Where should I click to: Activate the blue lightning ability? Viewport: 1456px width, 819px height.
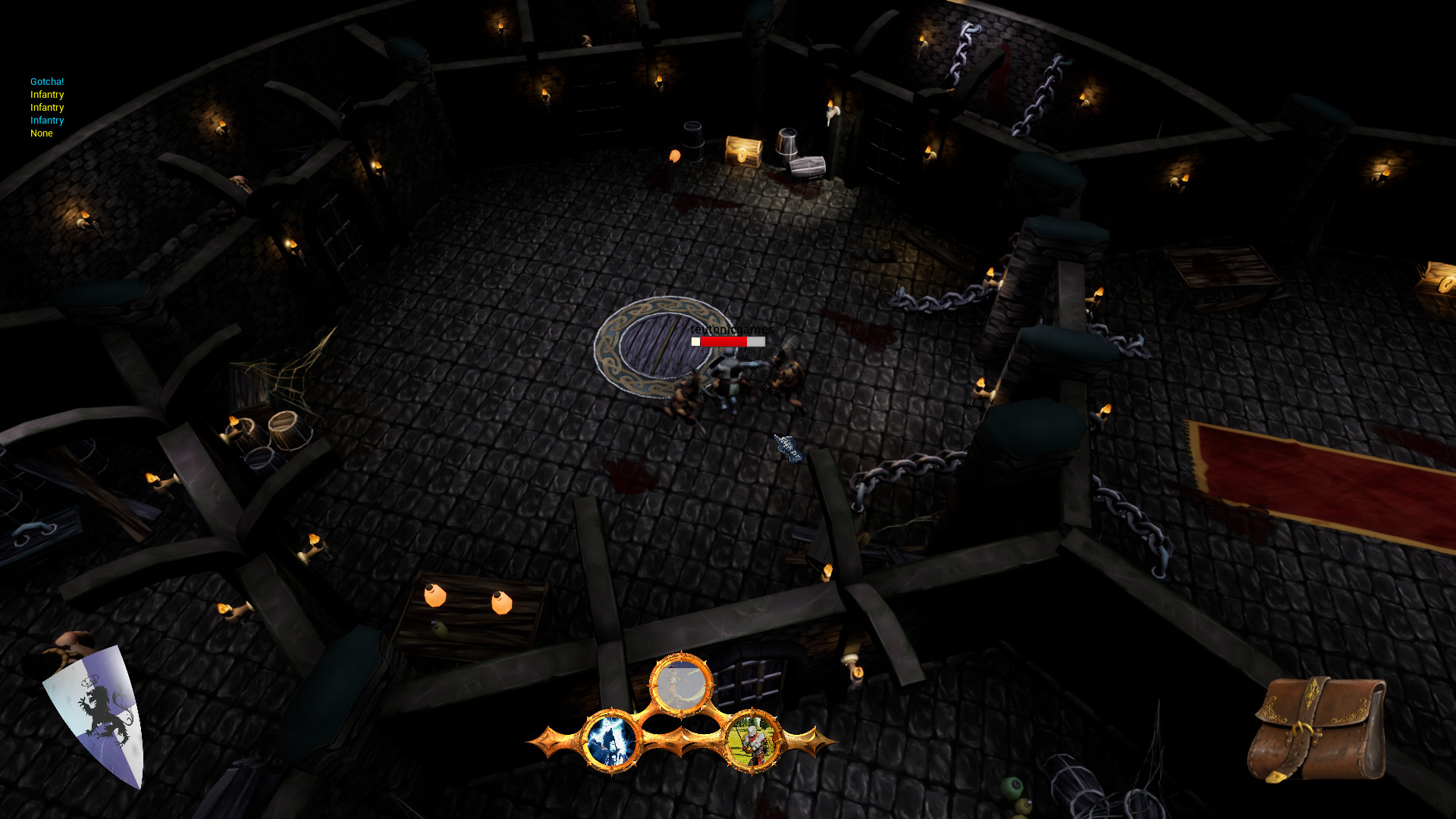click(611, 740)
